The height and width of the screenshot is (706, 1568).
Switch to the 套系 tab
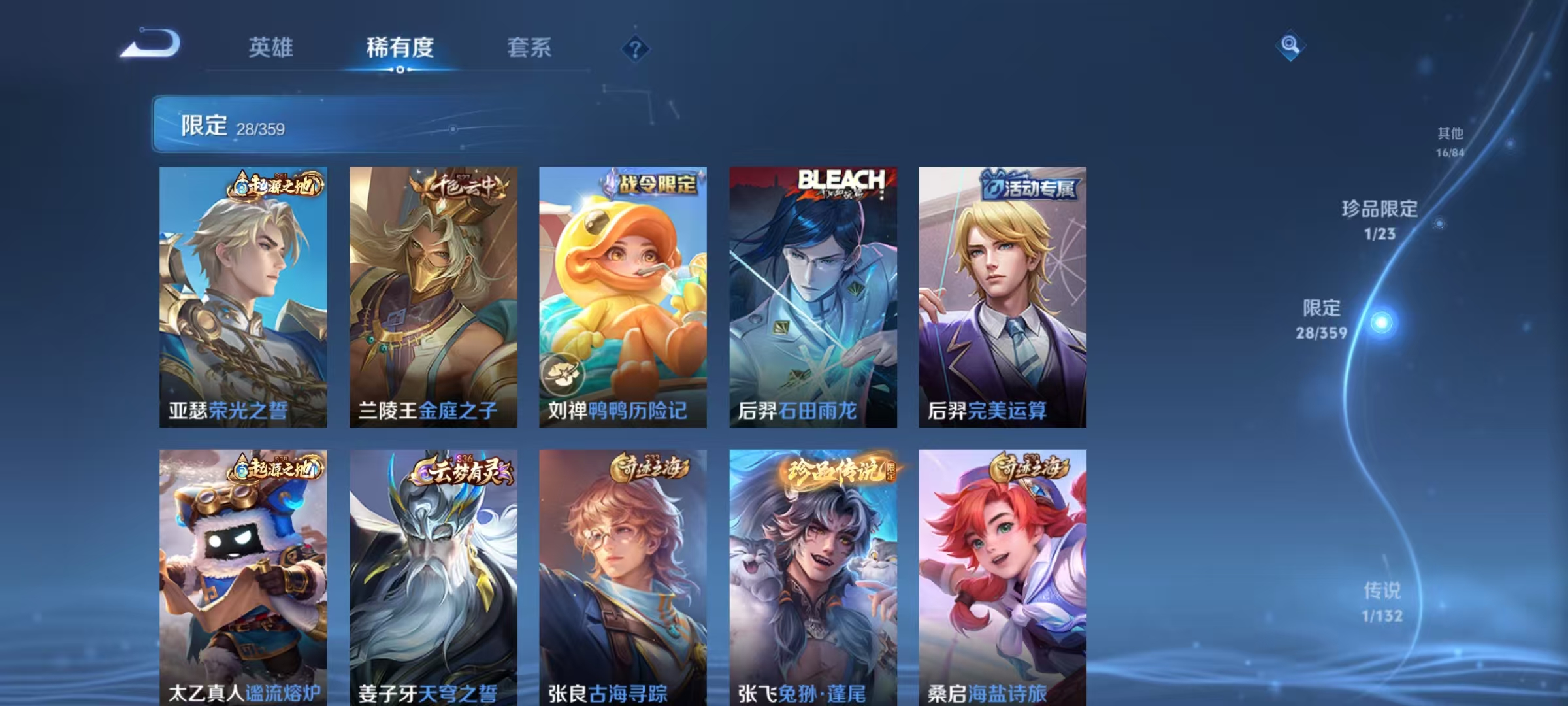click(x=529, y=47)
